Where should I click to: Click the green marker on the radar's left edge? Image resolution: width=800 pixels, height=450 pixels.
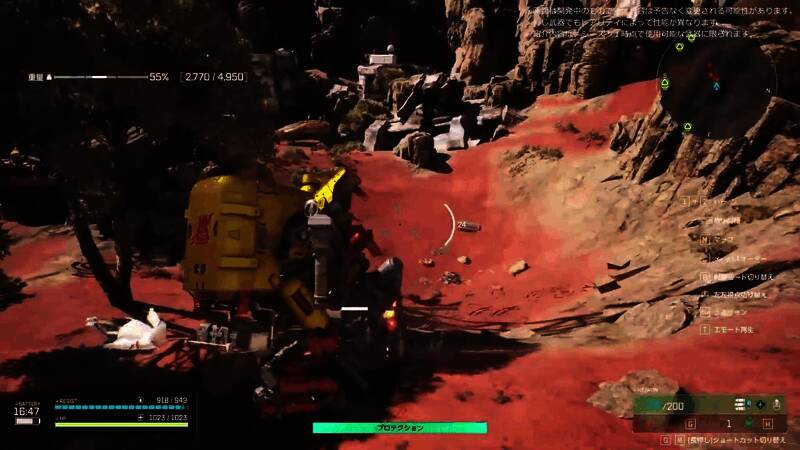(x=666, y=86)
